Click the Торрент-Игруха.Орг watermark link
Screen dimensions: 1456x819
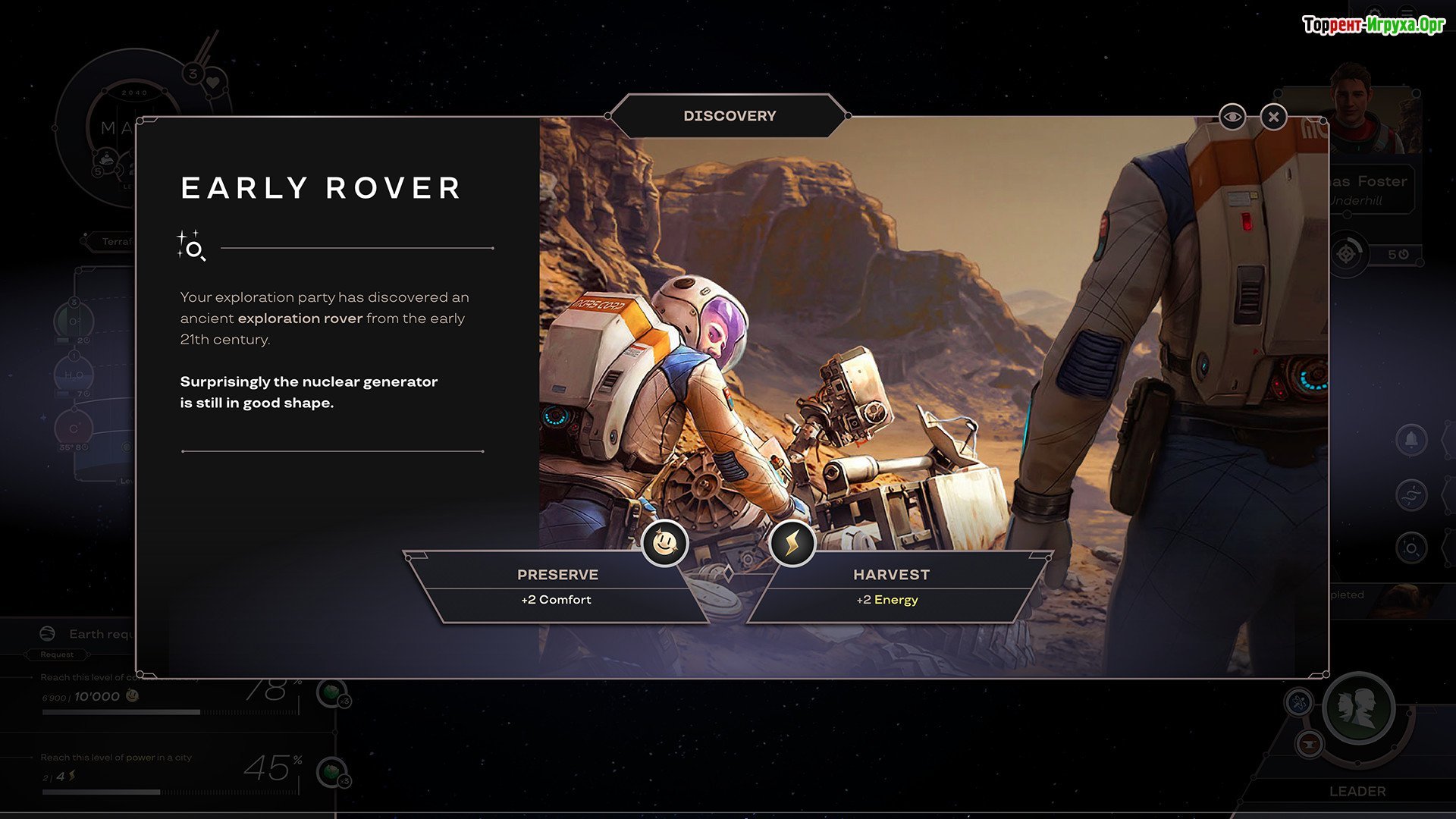(1373, 25)
